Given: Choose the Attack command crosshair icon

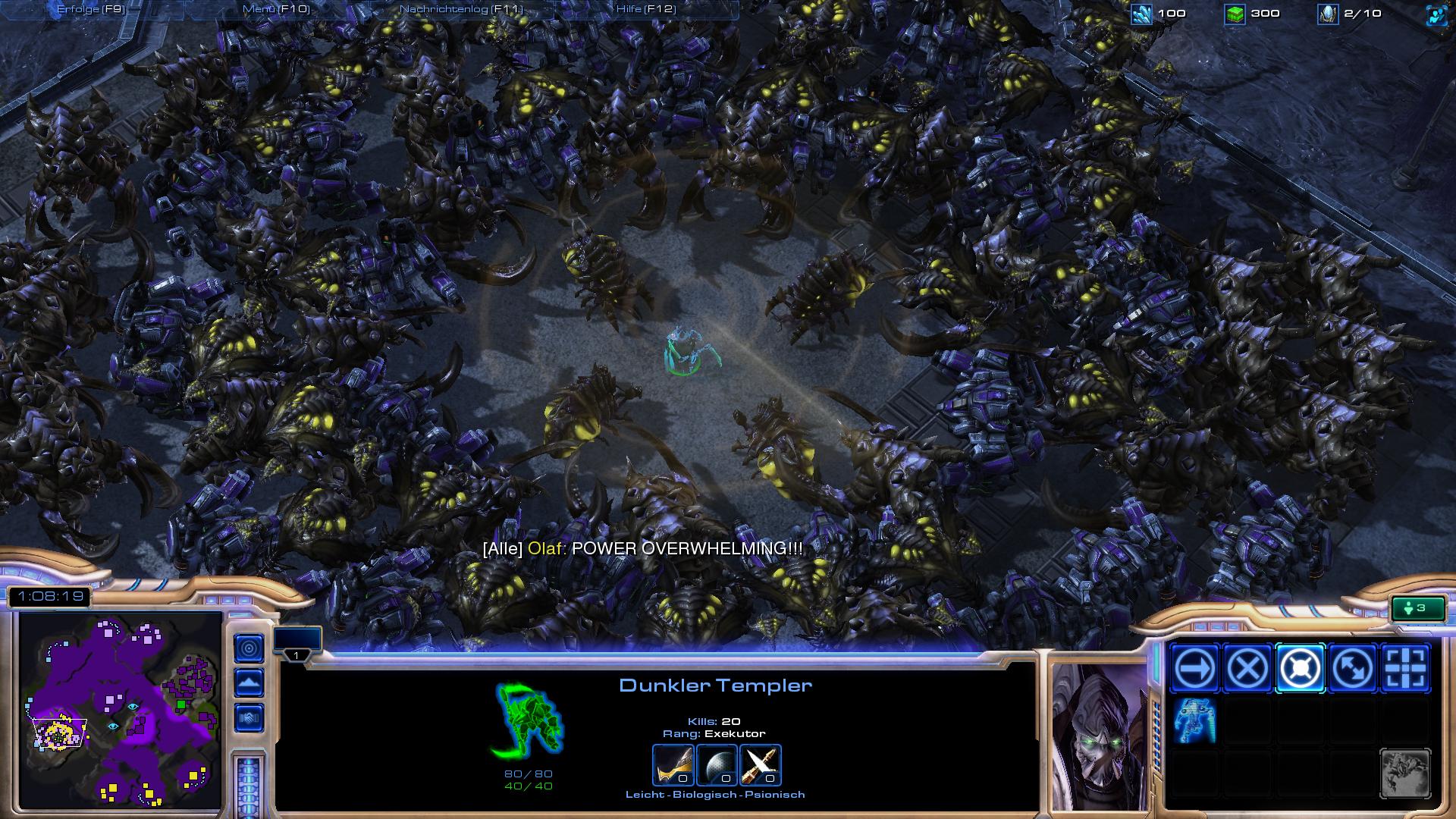Looking at the screenshot, I should coord(1405,669).
